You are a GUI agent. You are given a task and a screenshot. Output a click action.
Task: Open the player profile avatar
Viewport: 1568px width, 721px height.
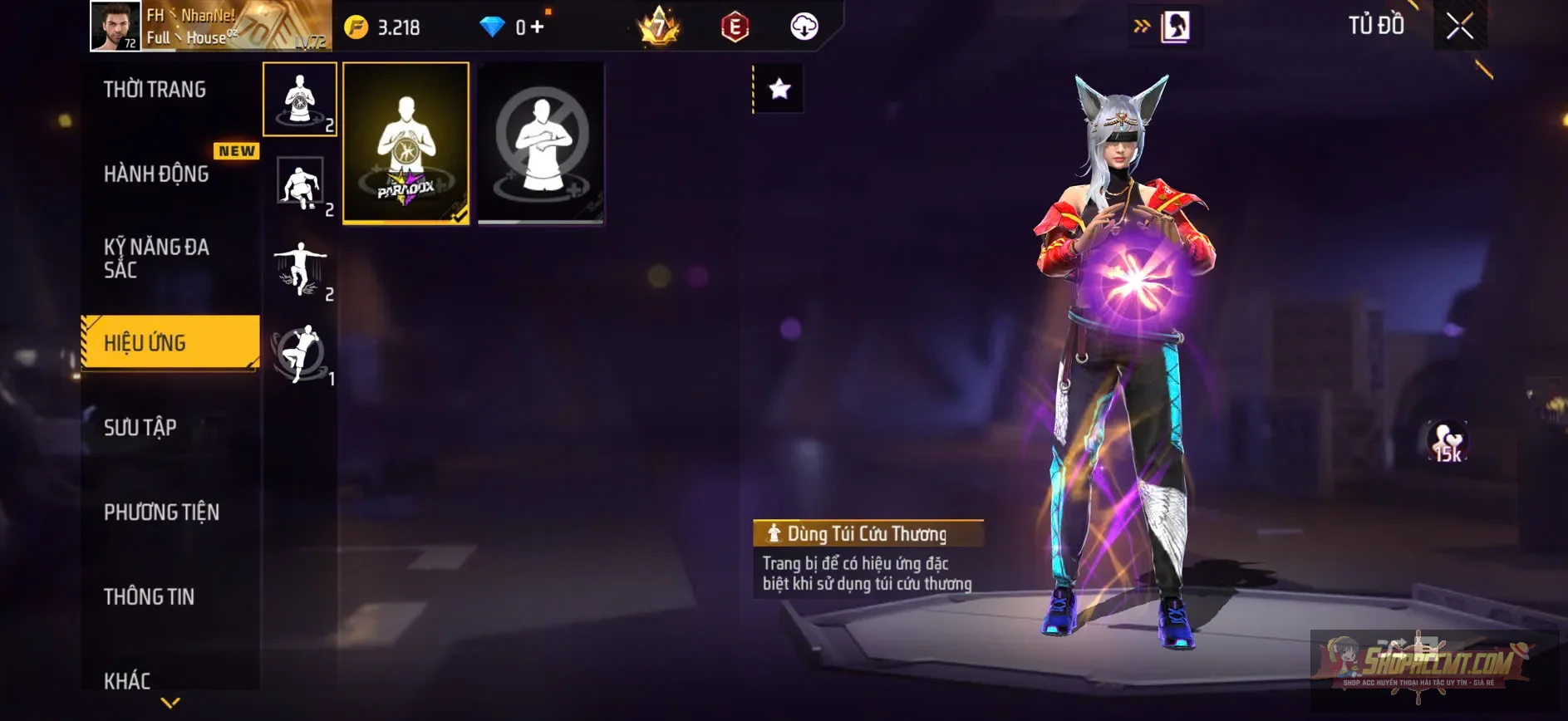(x=116, y=27)
